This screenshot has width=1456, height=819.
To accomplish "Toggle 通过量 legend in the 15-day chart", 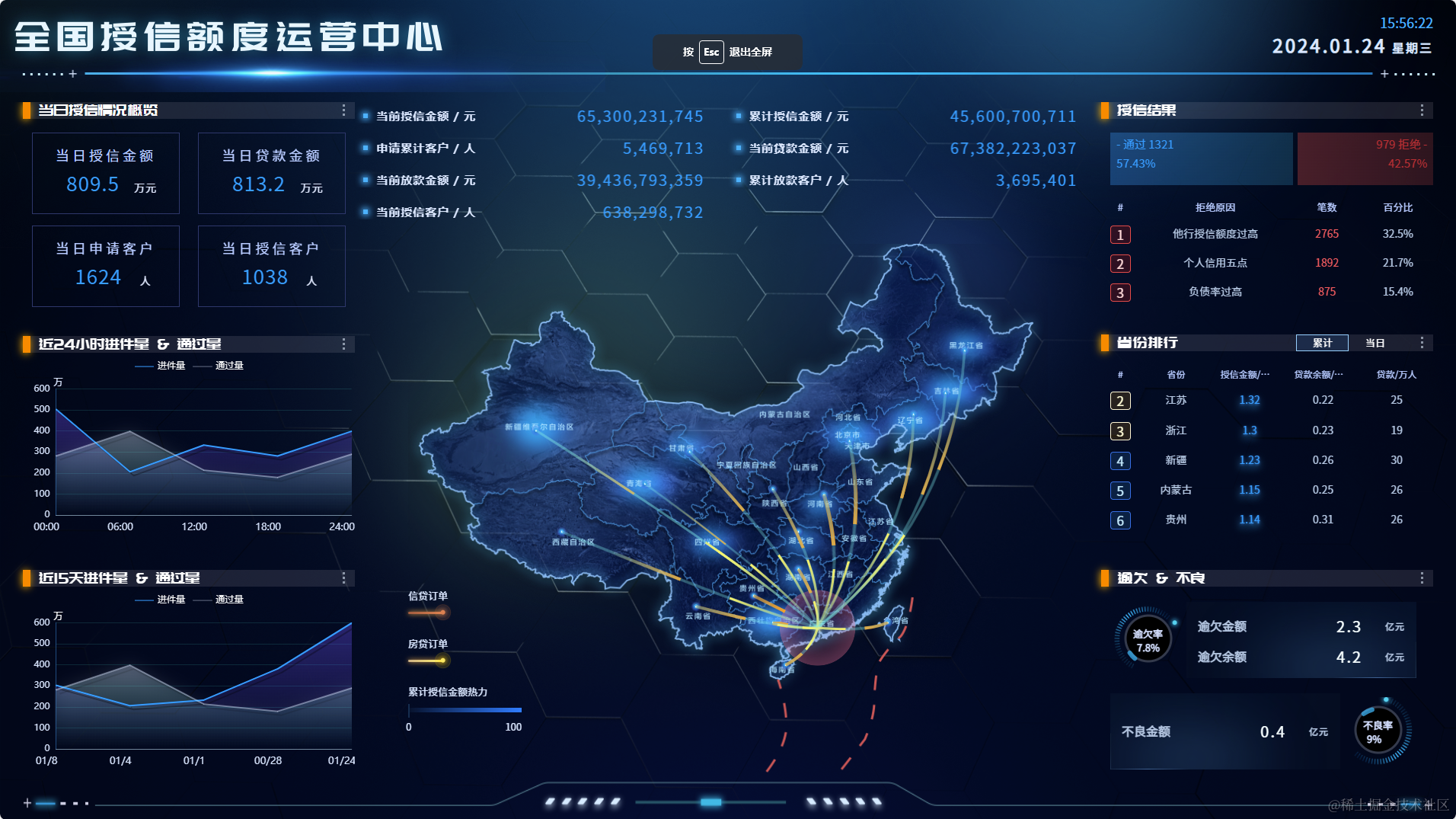I will 219,600.
